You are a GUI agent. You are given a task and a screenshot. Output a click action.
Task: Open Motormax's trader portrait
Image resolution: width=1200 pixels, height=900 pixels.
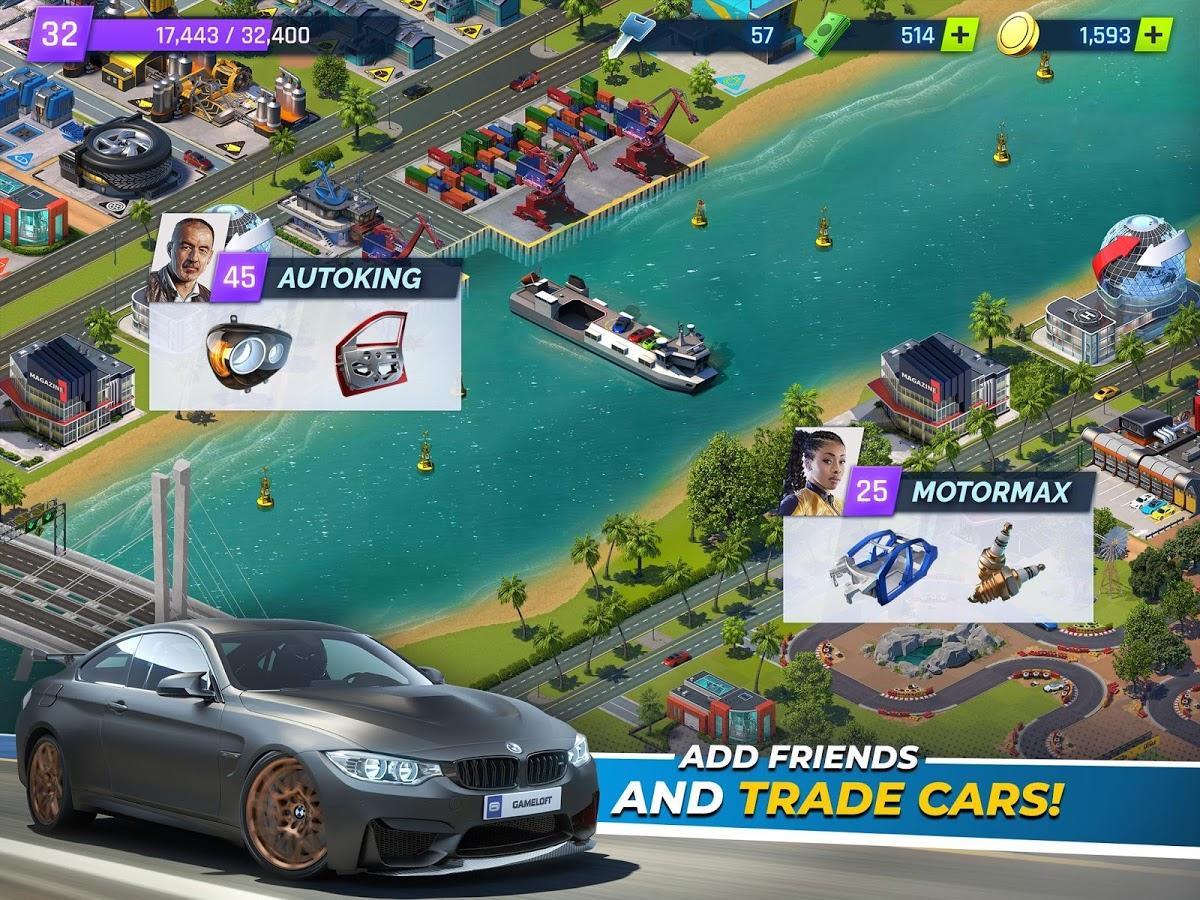pos(812,472)
